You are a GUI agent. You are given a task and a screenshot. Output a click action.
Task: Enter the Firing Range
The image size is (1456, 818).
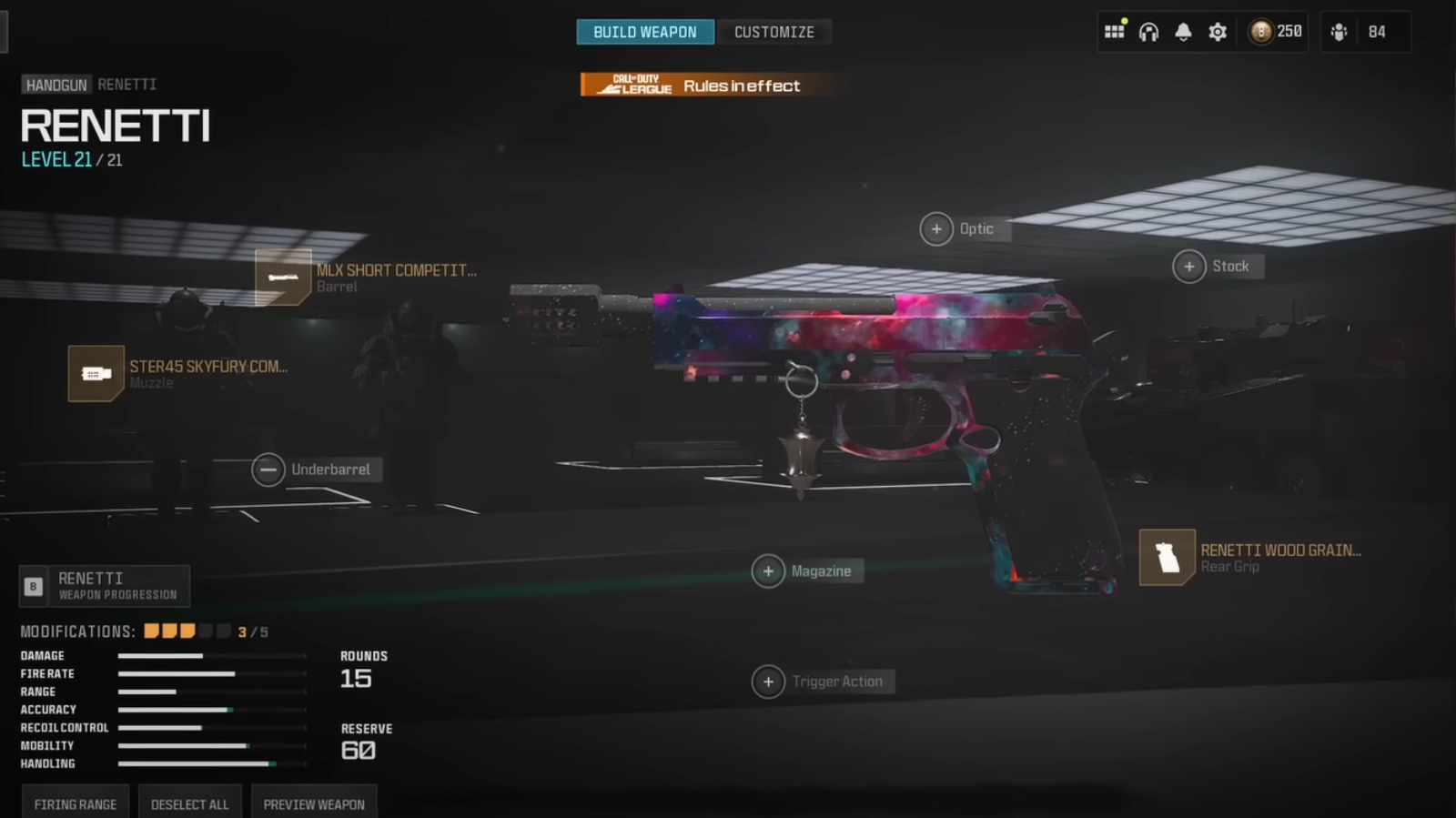pyautogui.click(x=74, y=803)
